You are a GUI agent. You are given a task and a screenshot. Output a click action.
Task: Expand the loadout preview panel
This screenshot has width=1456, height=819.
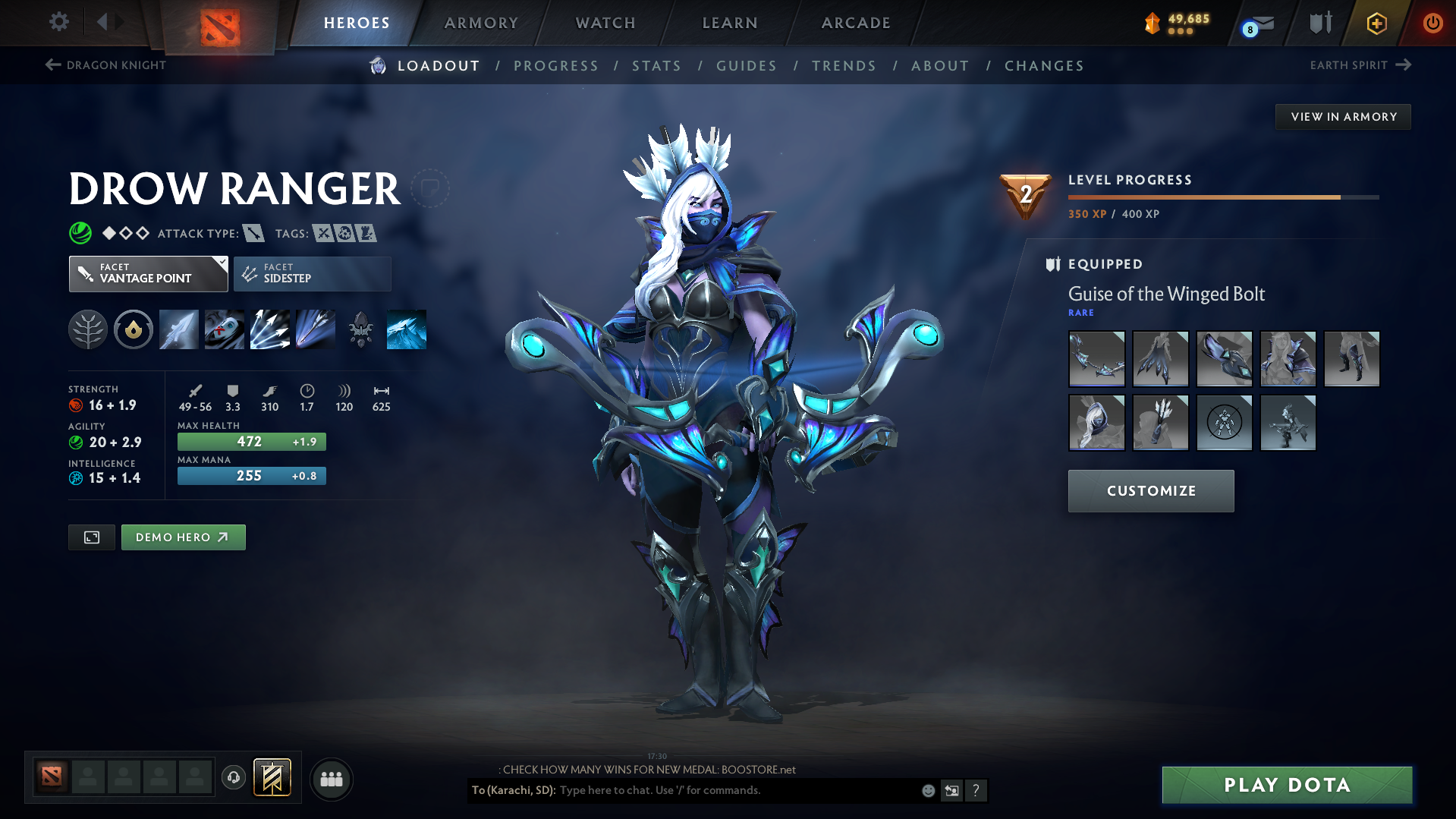[91, 537]
